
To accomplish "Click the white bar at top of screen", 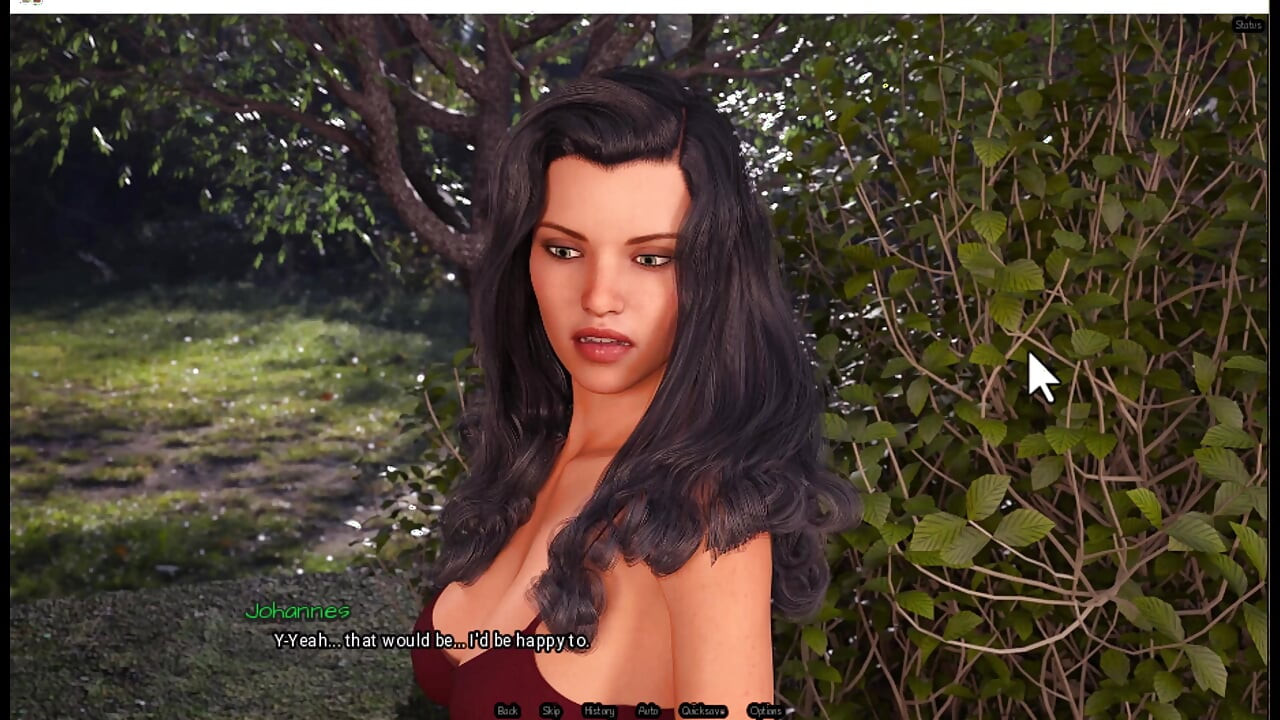I will 640,6.
